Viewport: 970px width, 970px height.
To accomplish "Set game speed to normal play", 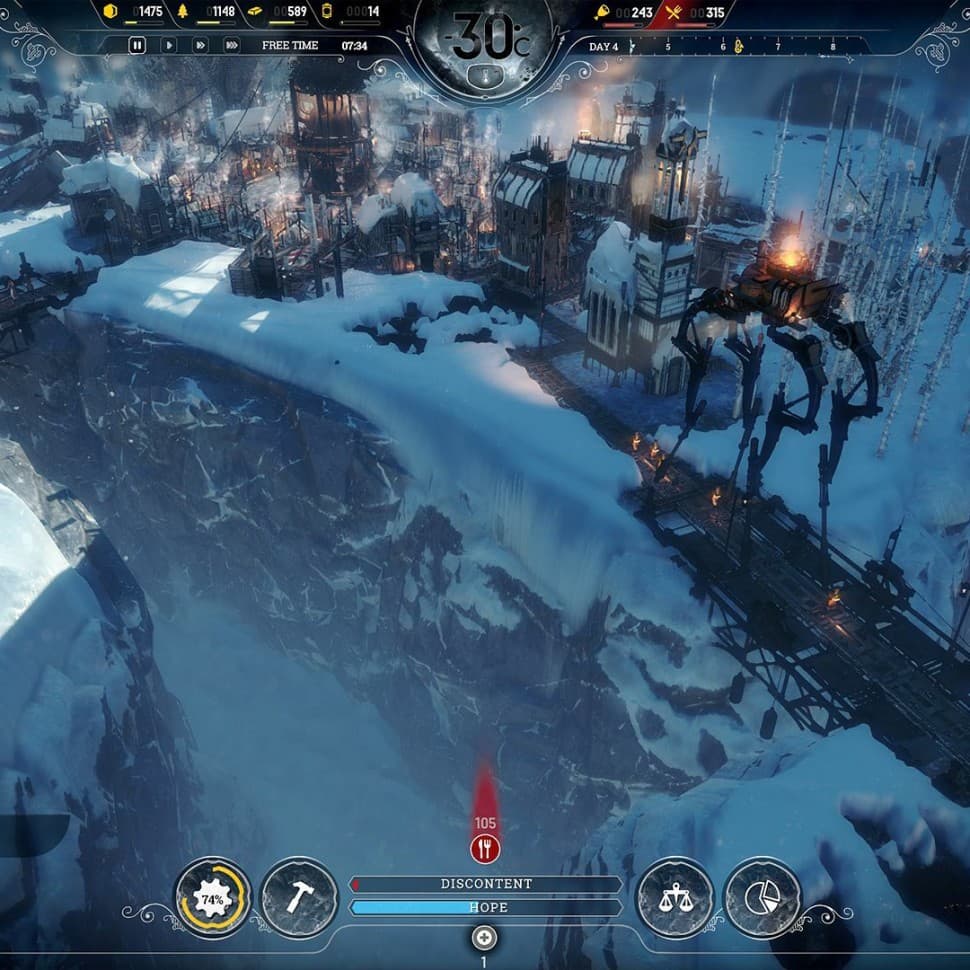I will tap(168, 45).
